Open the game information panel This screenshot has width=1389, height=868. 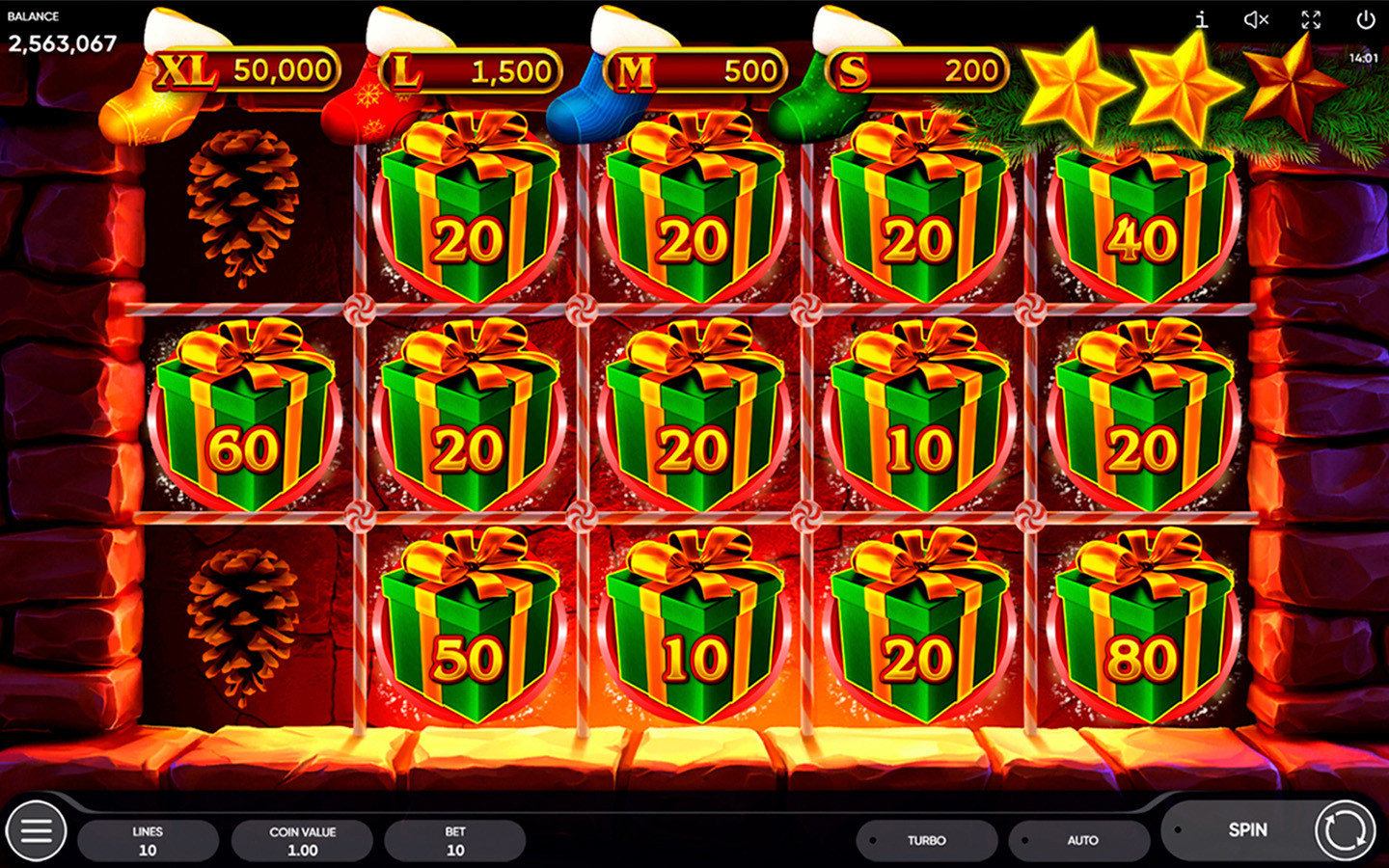coord(1200,19)
